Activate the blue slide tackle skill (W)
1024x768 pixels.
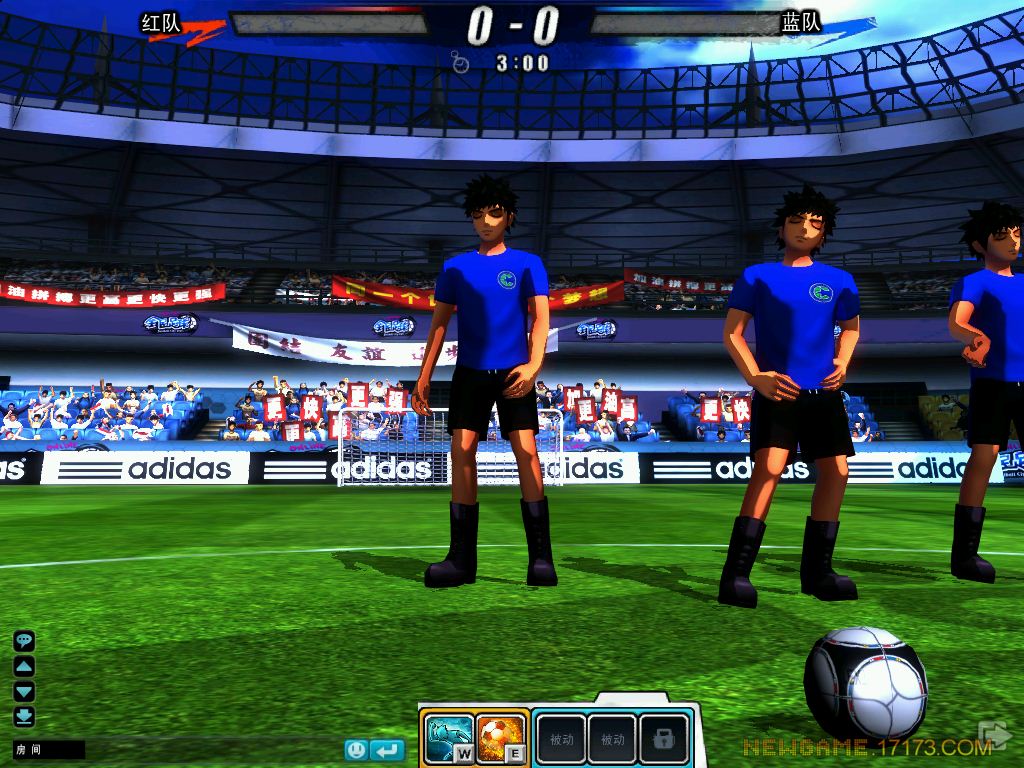(x=446, y=738)
